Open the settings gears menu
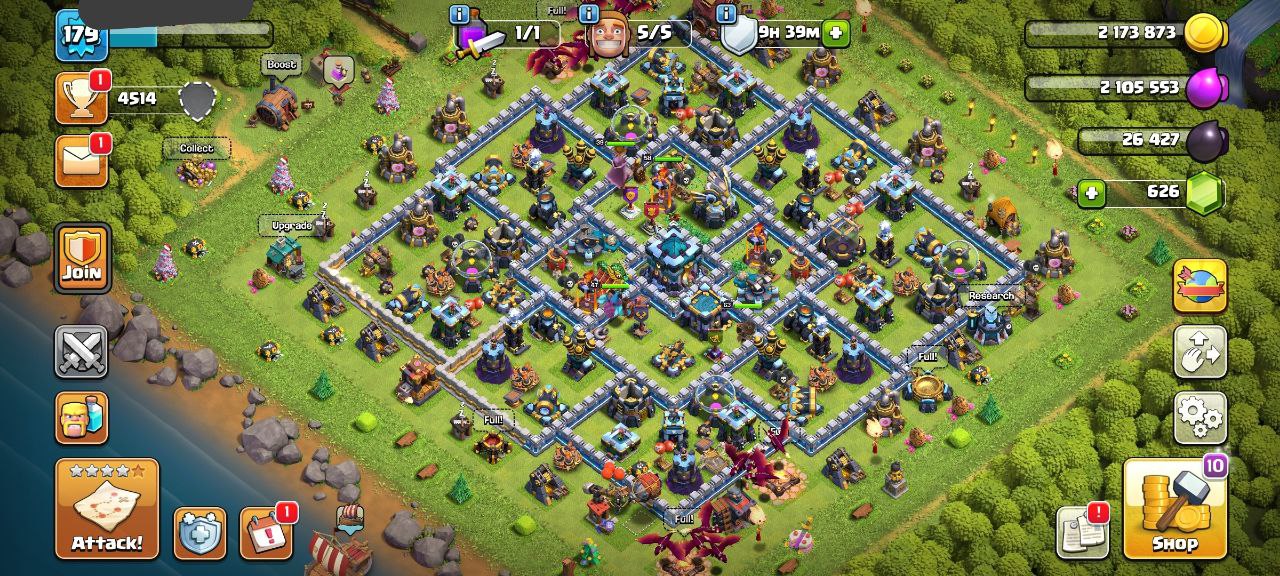Screen dimensions: 1280x576 point(1200,417)
